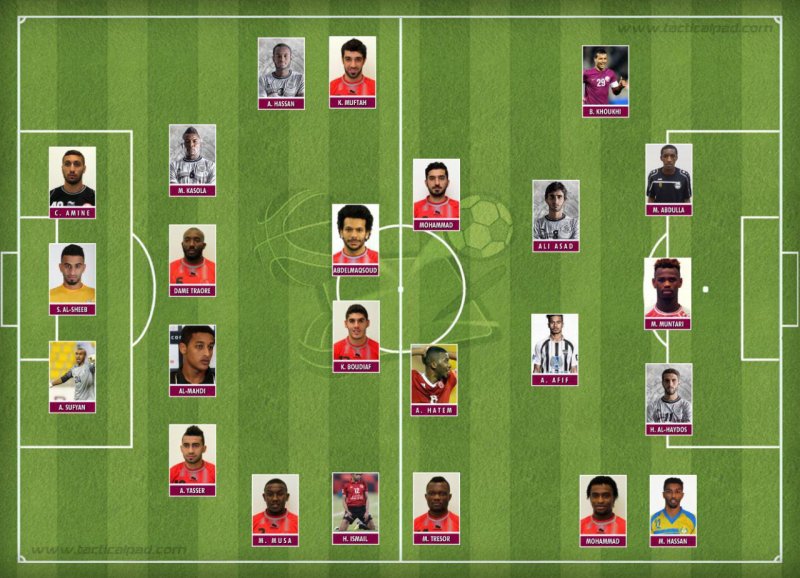Select goalkeeper C. Amine's card
The height and width of the screenshot is (578, 800).
[x=72, y=181]
